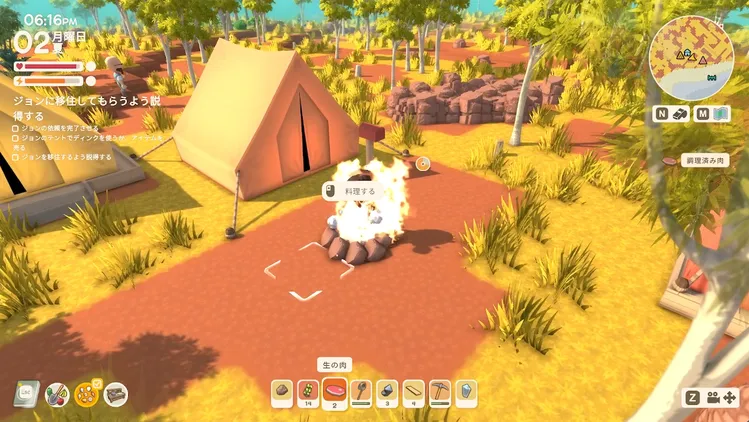This screenshot has height=422, width=749.
Task: Use the whistle icon under the minimap
Action: click(x=680, y=114)
